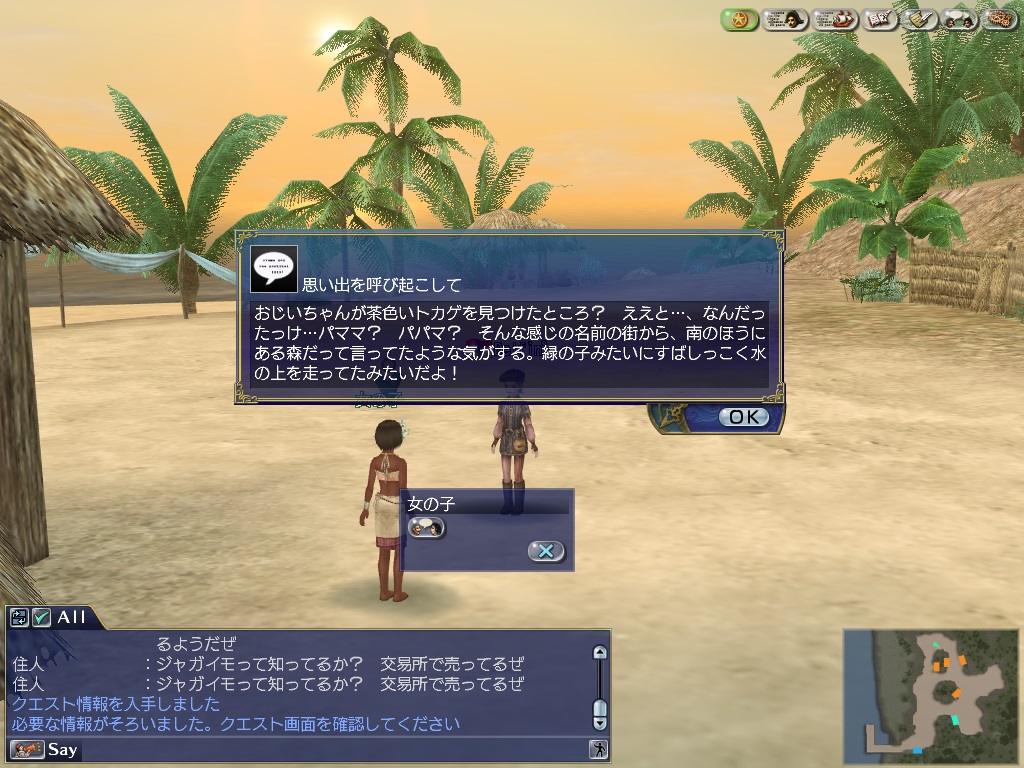
Task: Change the Say chat channel
Action: pyautogui.click(x=44, y=749)
